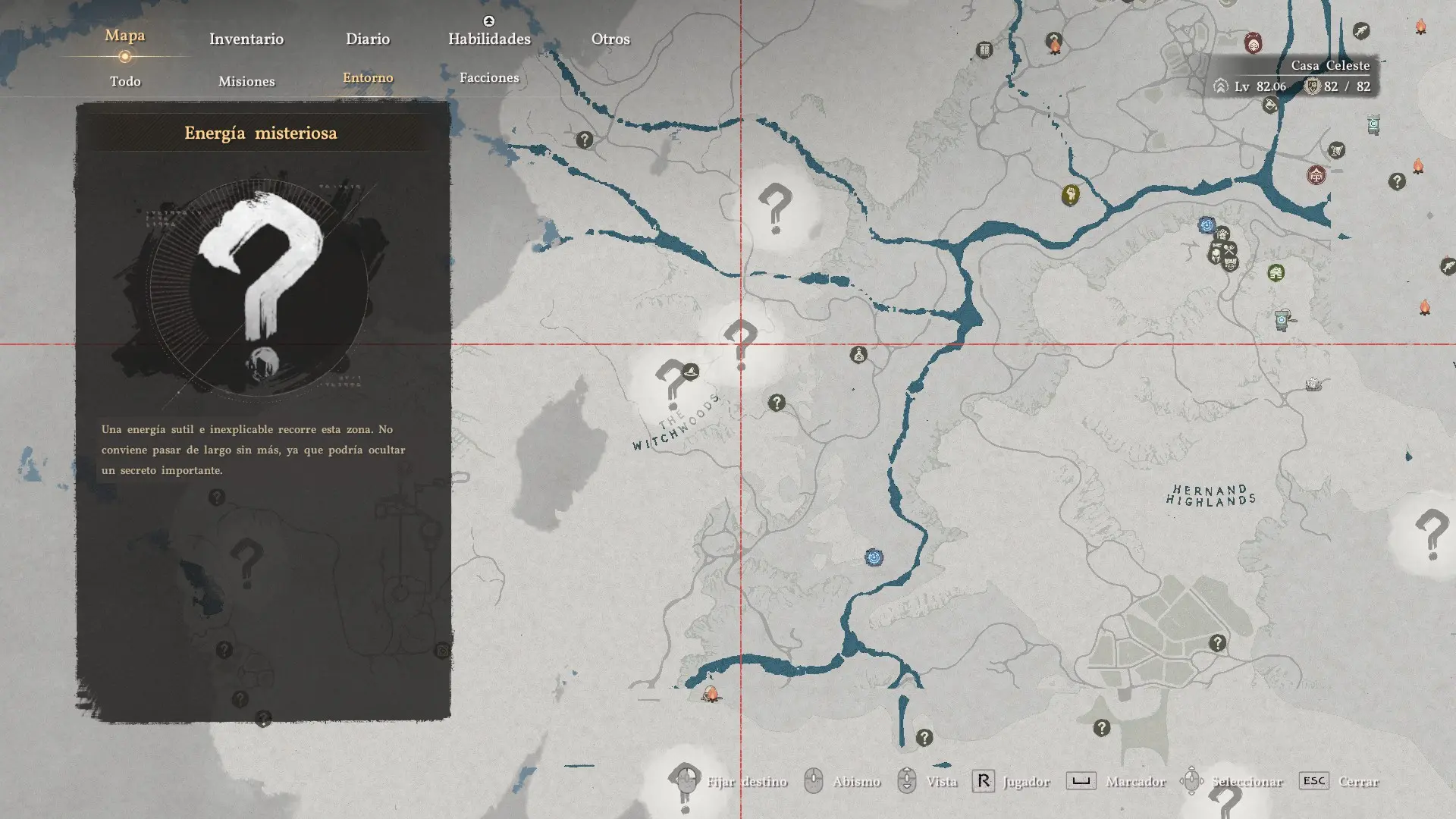Choose the Entorno map filter
The height and width of the screenshot is (819, 1456).
368,77
